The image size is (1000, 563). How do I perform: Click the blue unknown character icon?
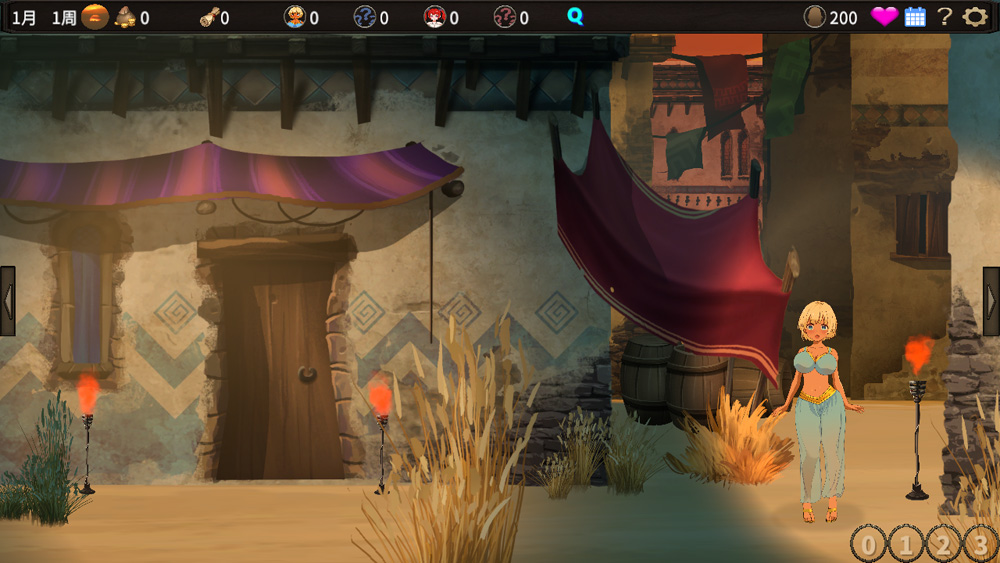365,17
